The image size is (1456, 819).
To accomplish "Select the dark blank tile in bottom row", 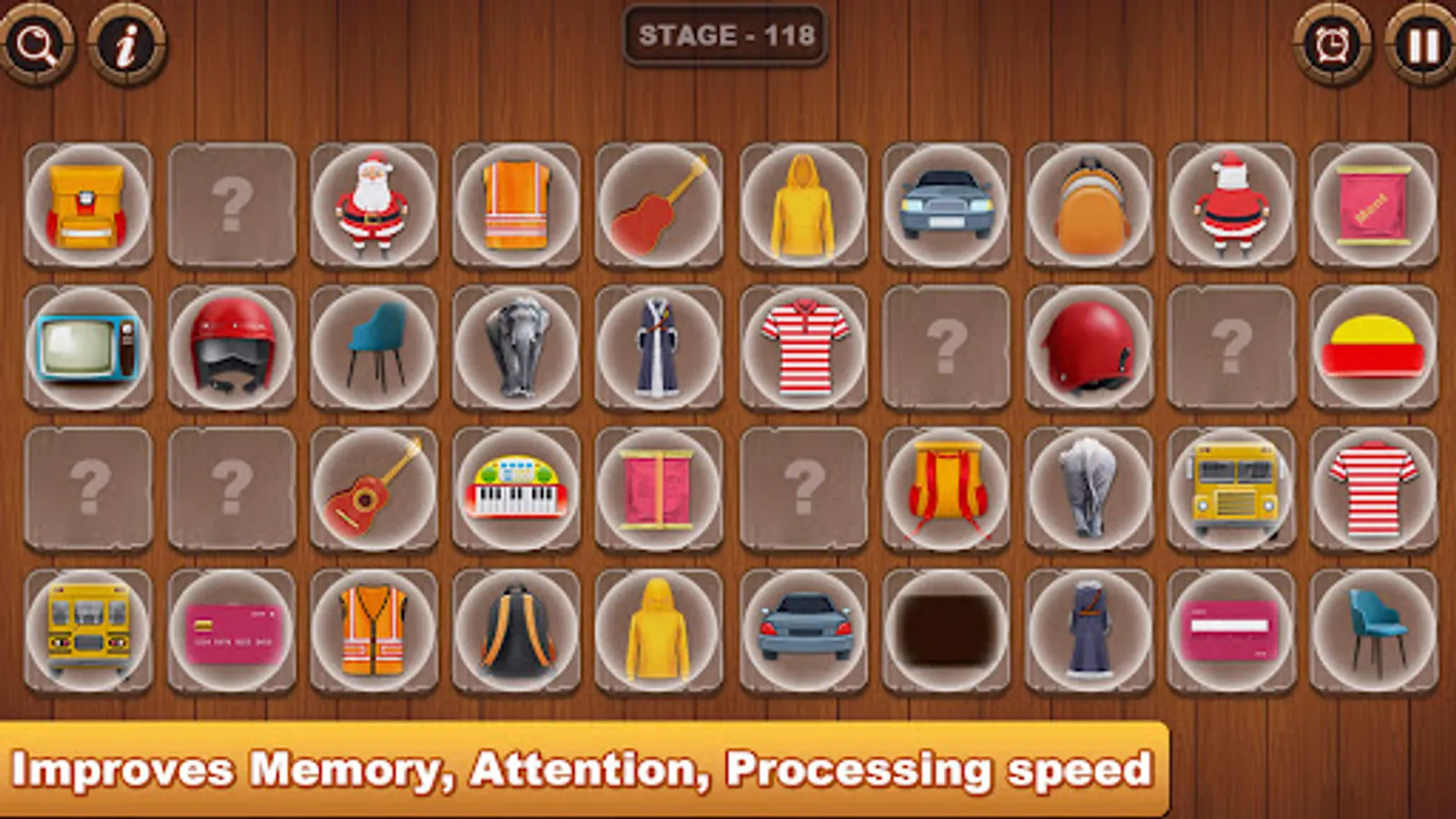I will click(946, 631).
